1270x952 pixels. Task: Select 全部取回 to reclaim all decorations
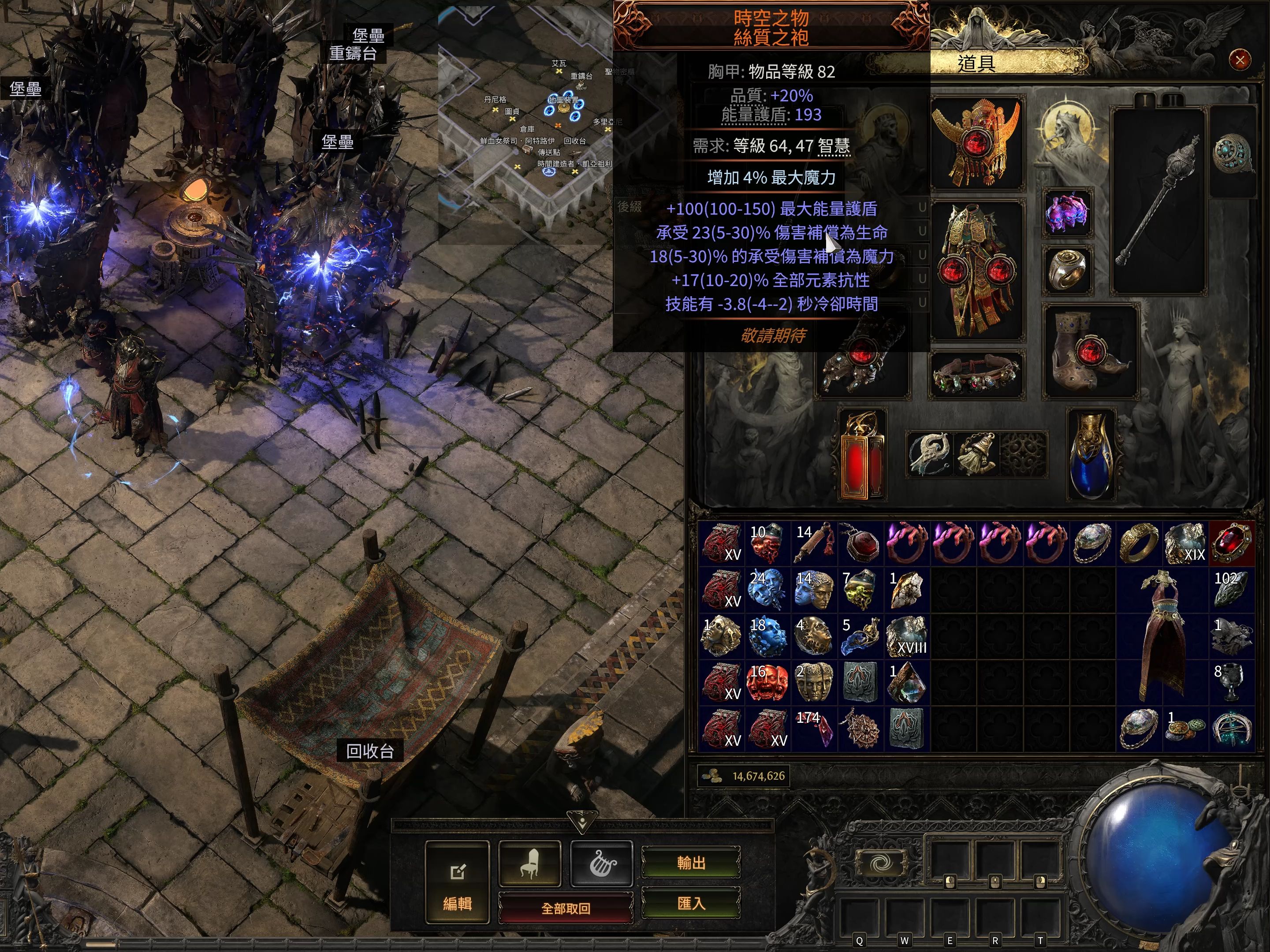(566, 908)
